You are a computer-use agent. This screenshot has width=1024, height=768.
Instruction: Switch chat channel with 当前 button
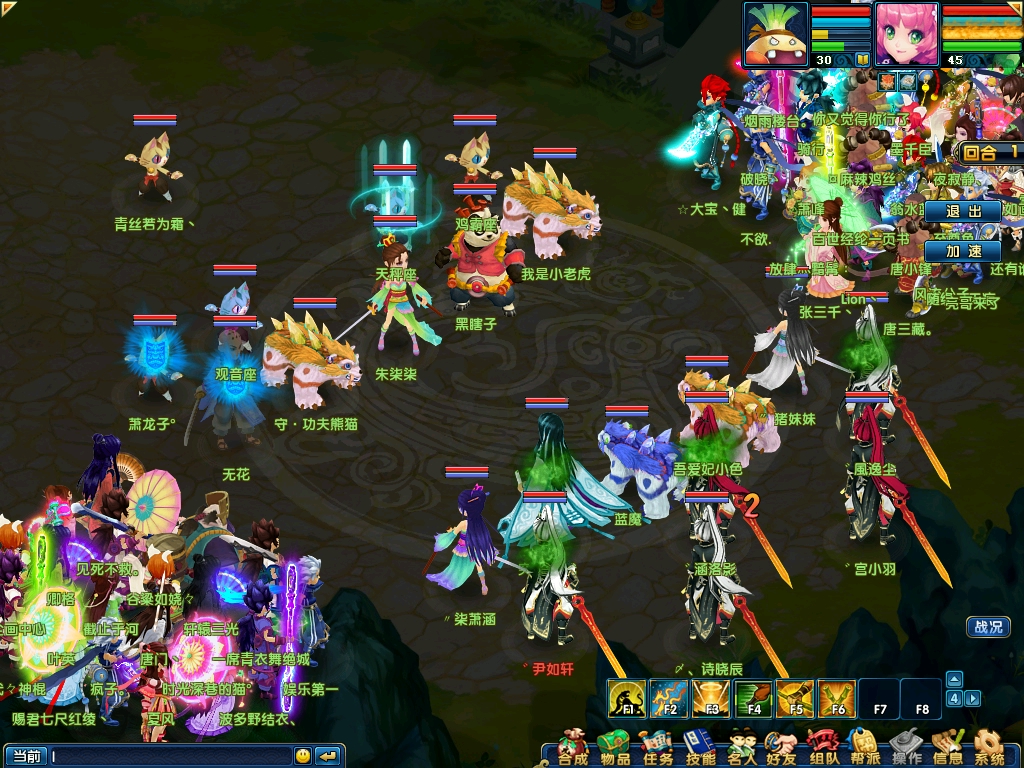tap(26, 756)
